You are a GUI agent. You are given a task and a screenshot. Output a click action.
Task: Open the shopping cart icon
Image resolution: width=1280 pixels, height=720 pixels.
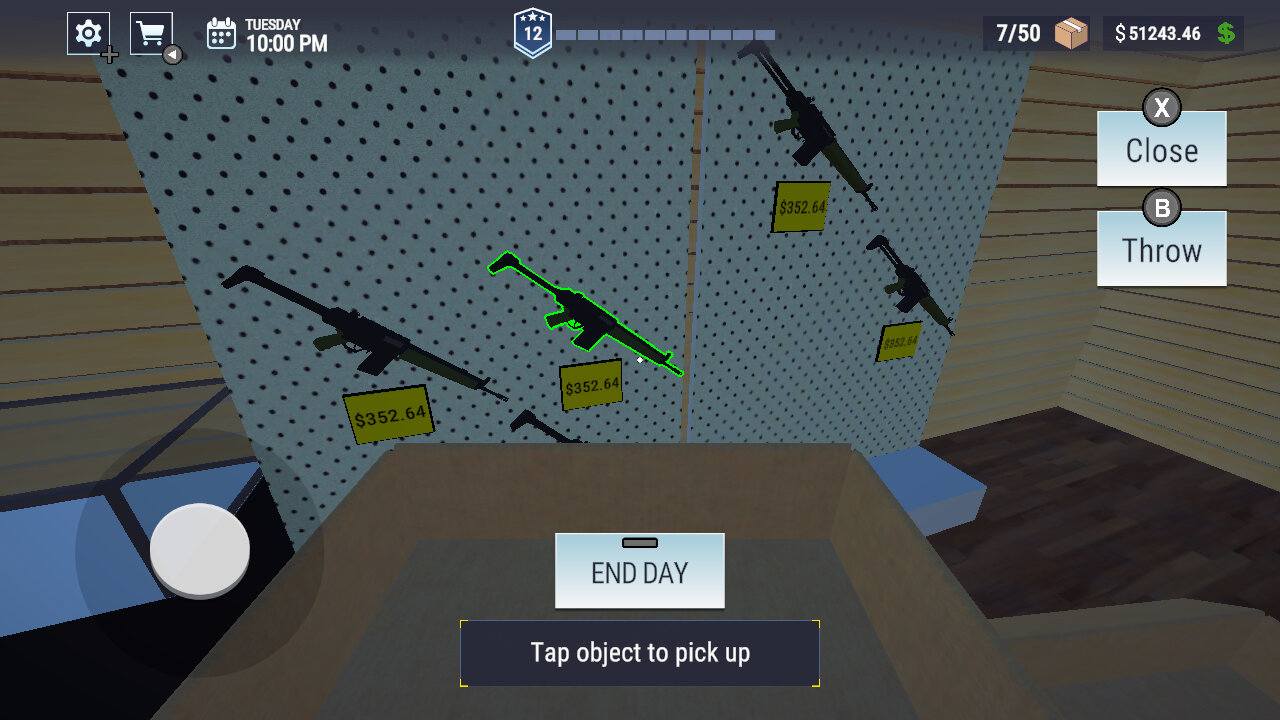click(x=150, y=30)
